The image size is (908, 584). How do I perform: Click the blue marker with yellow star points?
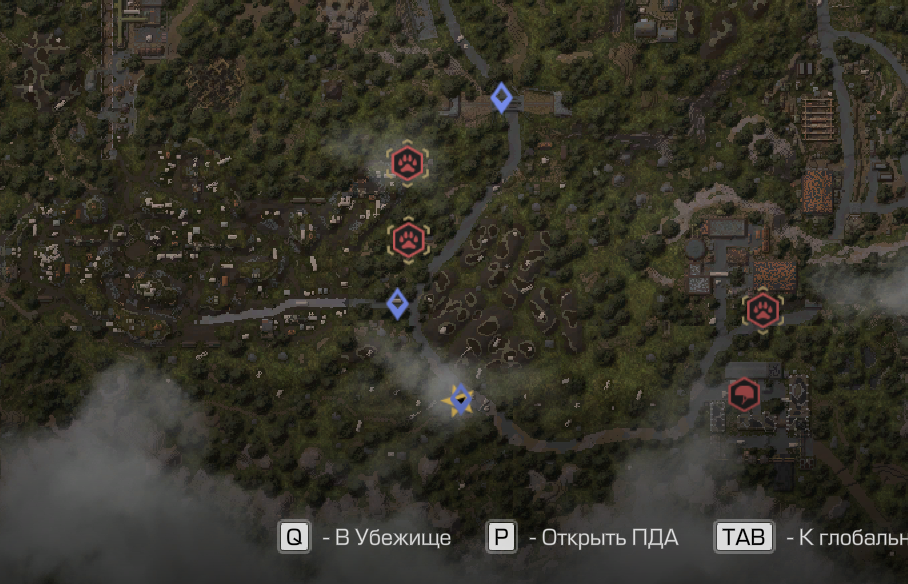459,400
